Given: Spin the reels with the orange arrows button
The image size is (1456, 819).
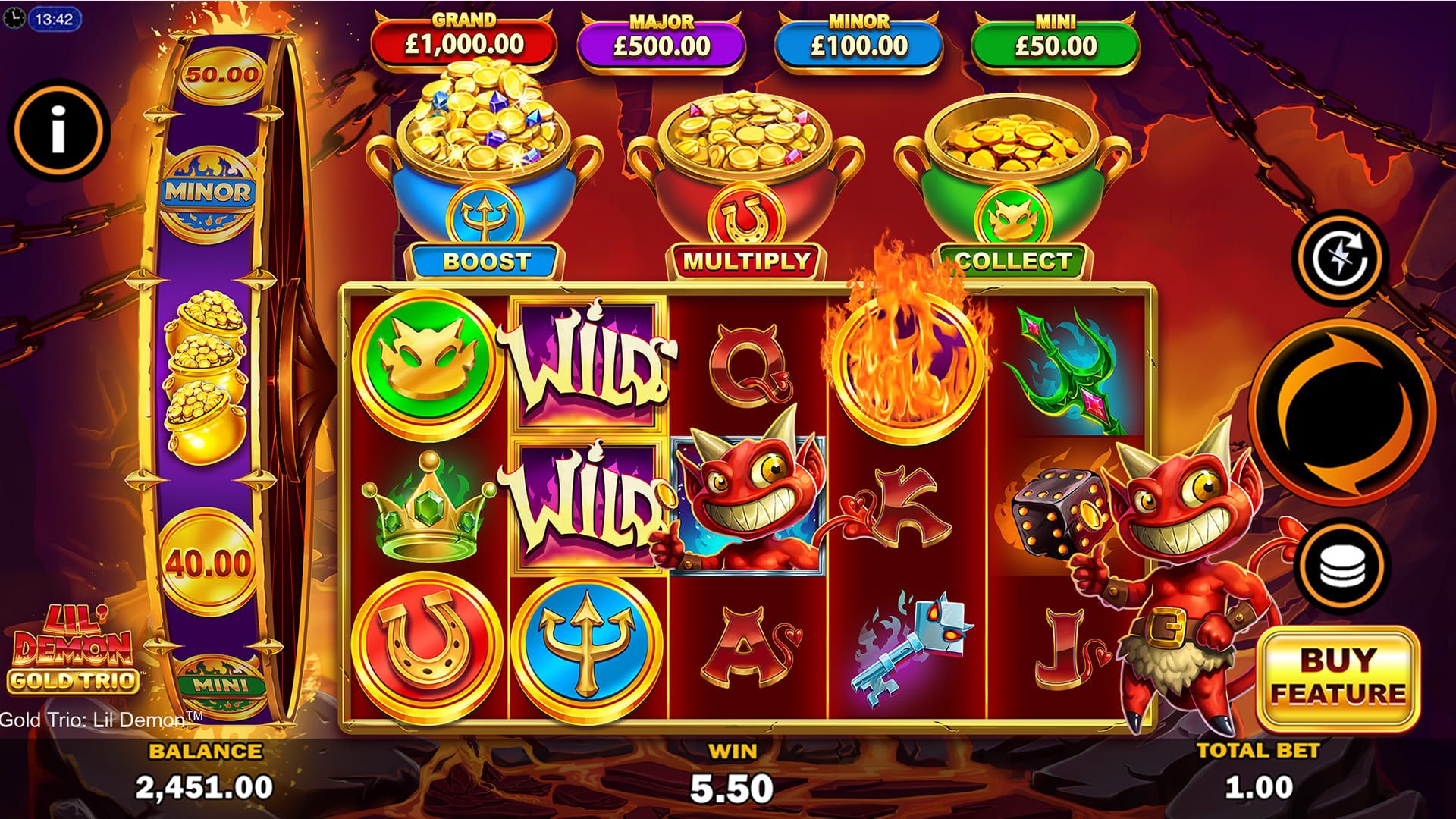Looking at the screenshot, I should [x=1341, y=413].
